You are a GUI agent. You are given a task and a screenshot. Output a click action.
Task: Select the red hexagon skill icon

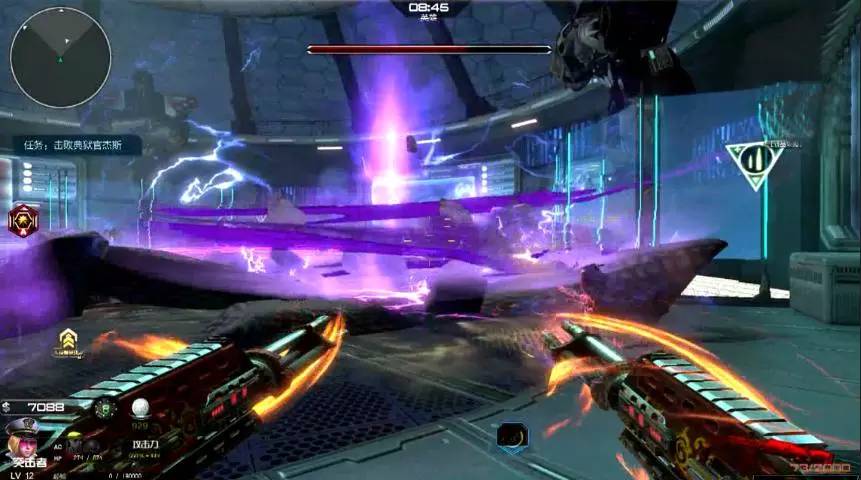23,219
